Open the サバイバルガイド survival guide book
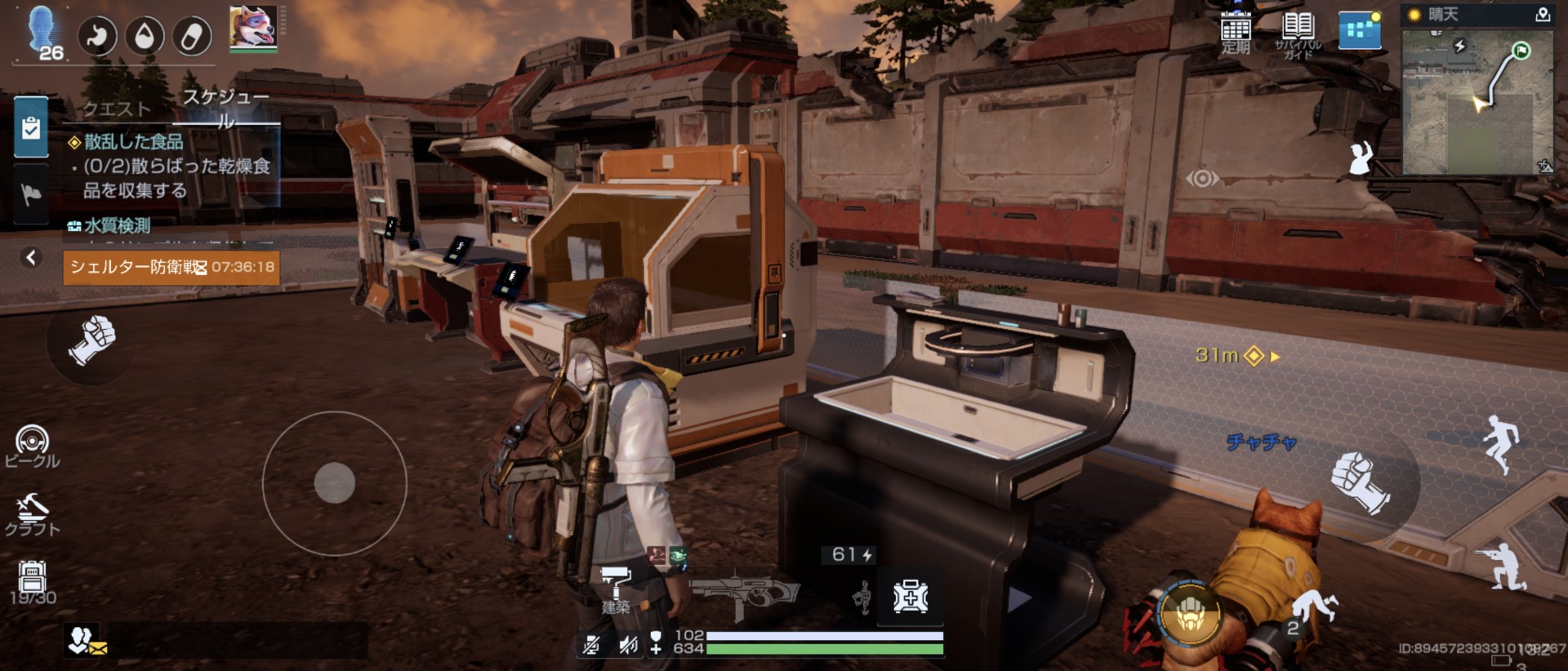The image size is (1568, 671). point(1298,33)
